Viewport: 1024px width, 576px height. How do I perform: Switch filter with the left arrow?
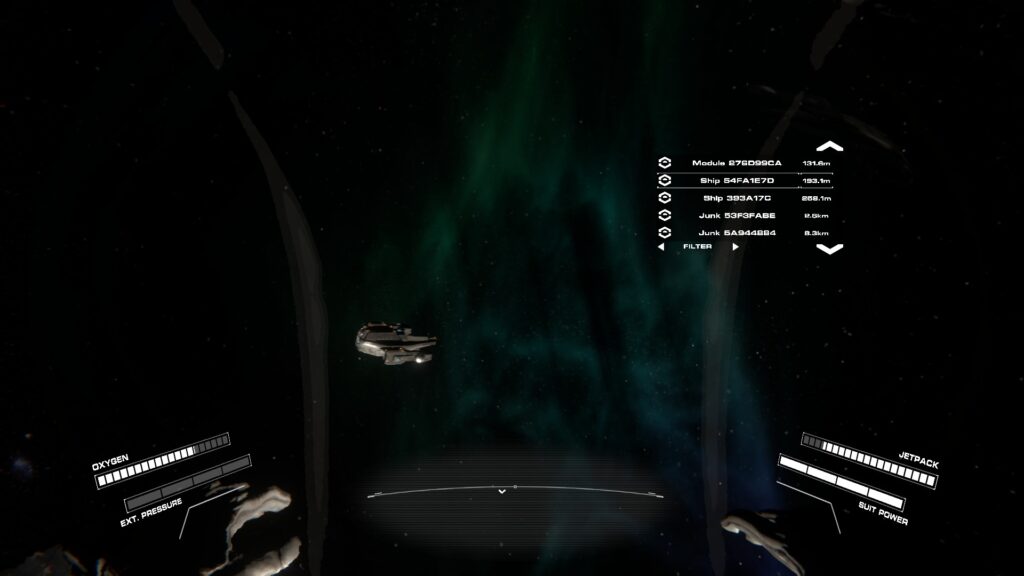(x=661, y=246)
